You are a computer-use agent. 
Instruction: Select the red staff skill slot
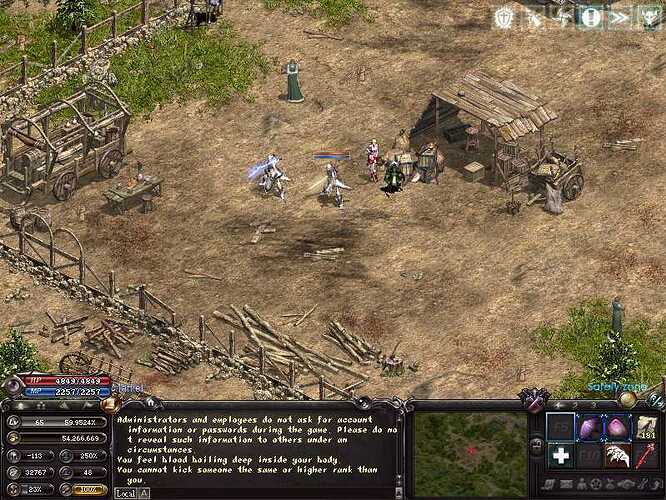pyautogui.click(x=646, y=456)
